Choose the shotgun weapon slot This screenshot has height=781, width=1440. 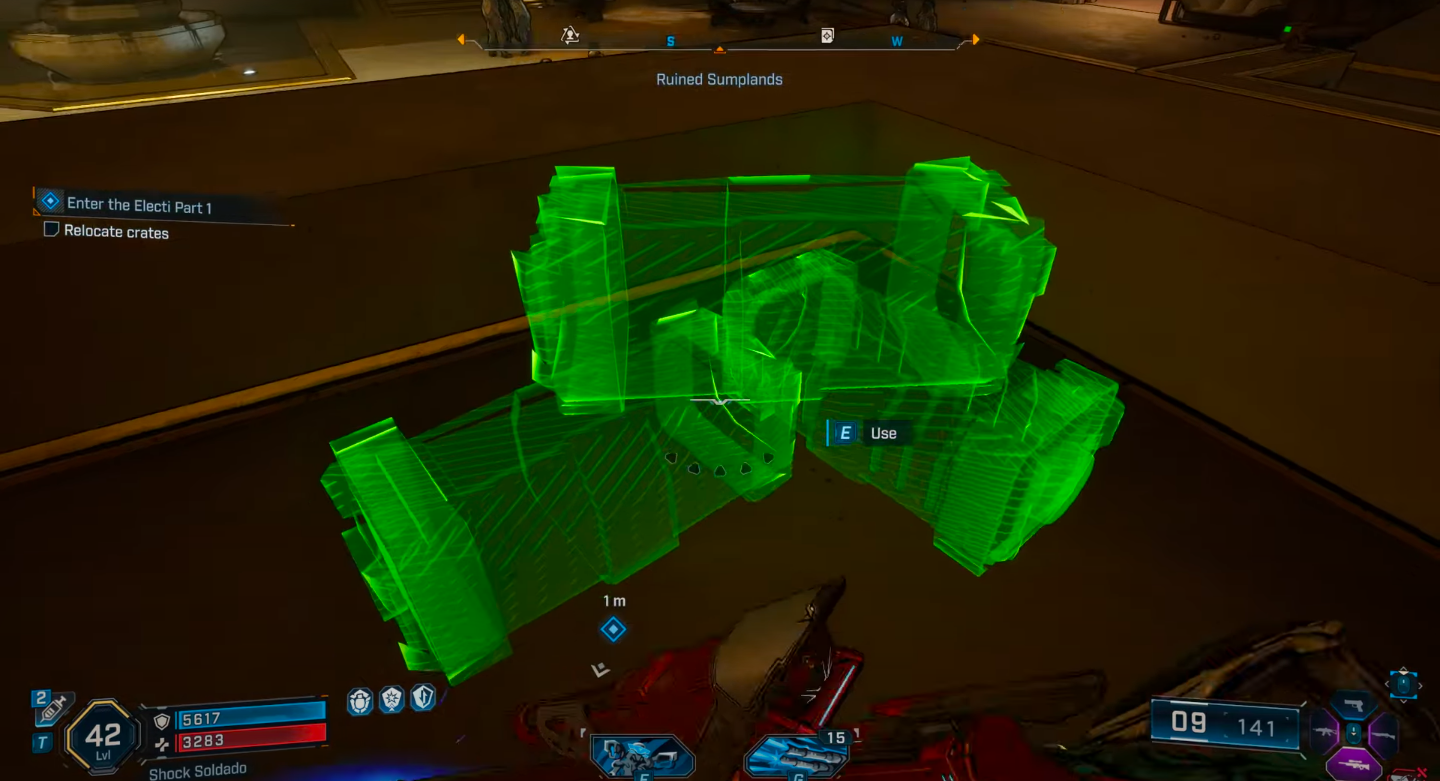pyautogui.click(x=1383, y=735)
